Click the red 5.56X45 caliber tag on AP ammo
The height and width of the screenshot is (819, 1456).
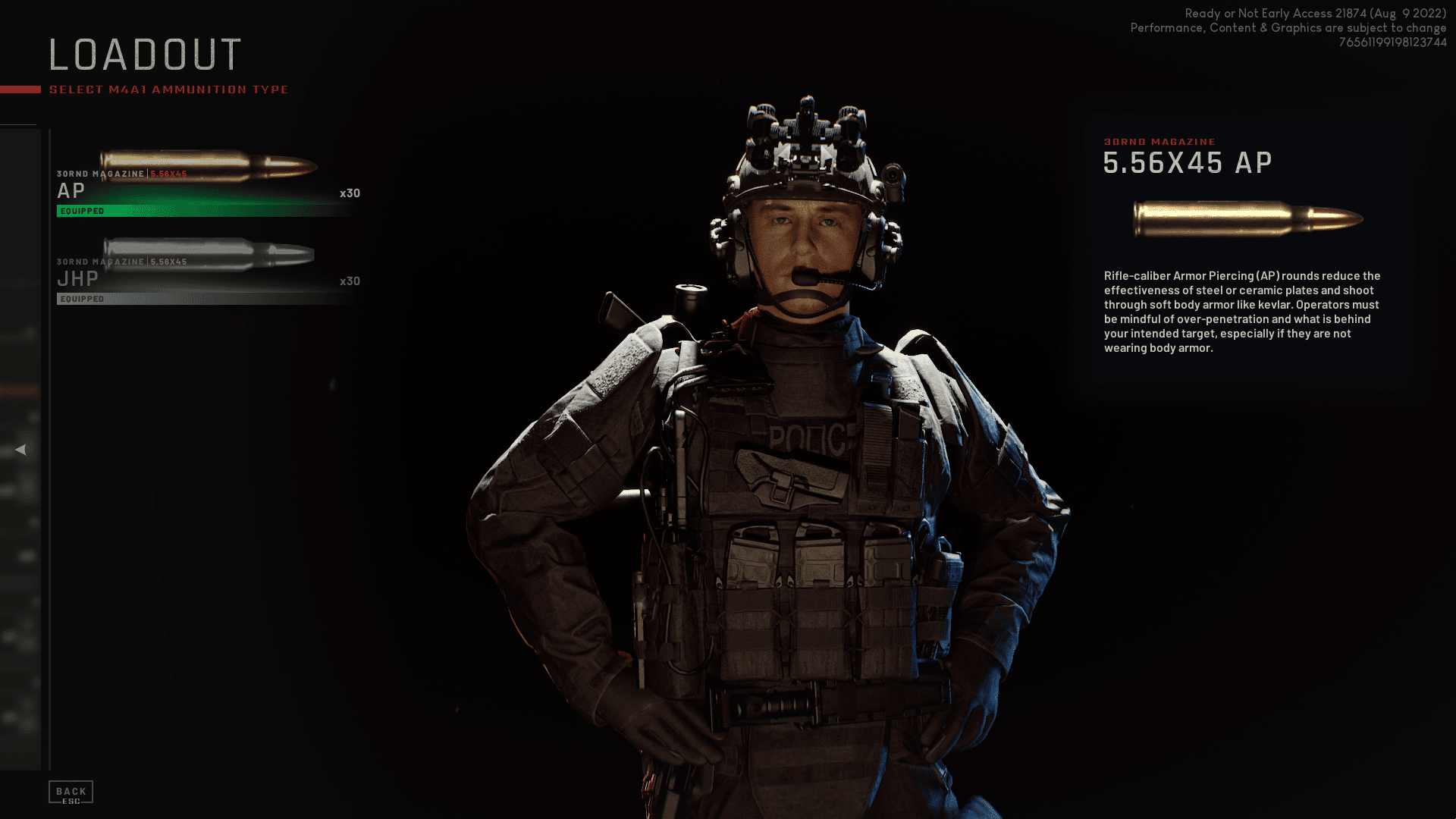point(168,173)
